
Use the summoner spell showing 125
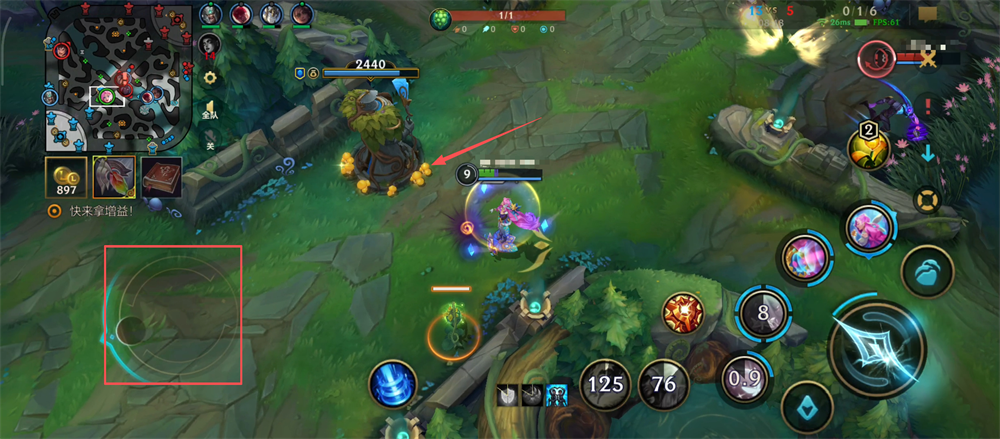tap(605, 383)
